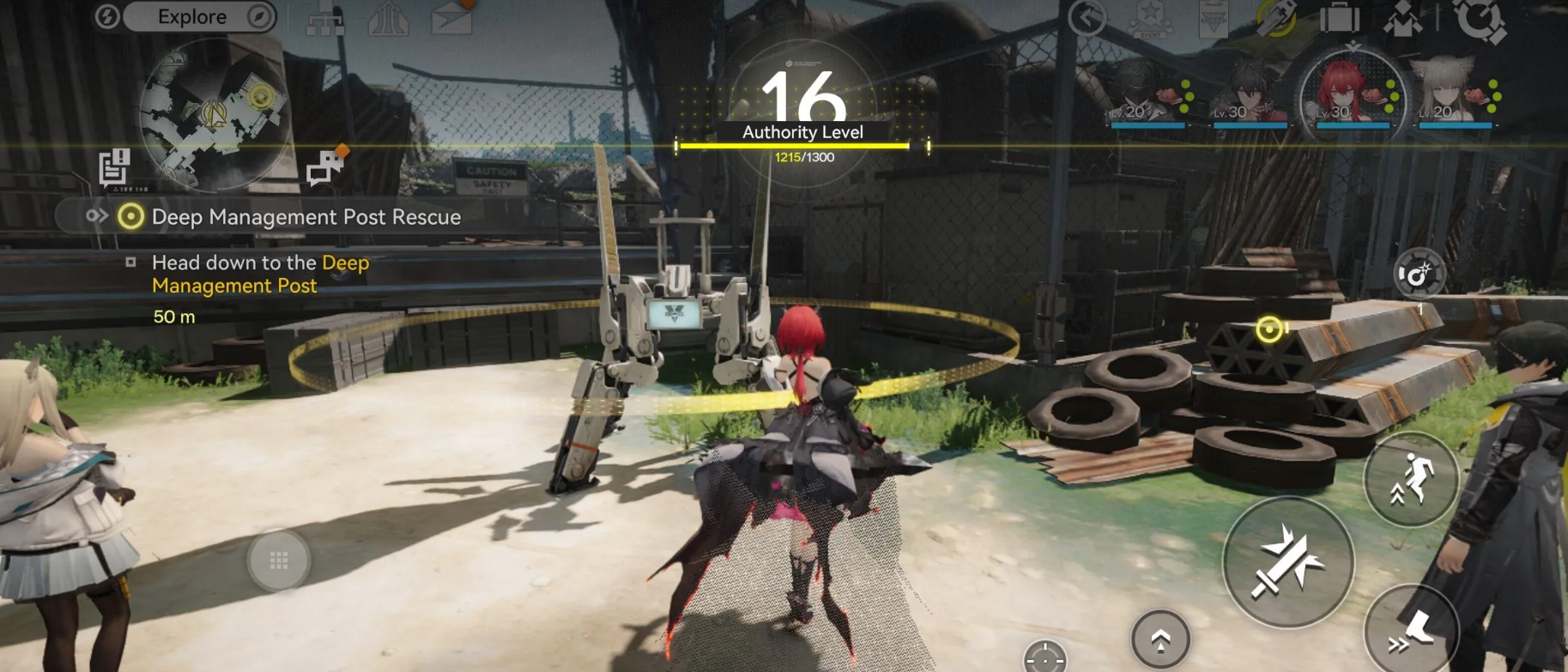
Task: Open the hierarchy tree chart icon
Action: click(x=325, y=19)
